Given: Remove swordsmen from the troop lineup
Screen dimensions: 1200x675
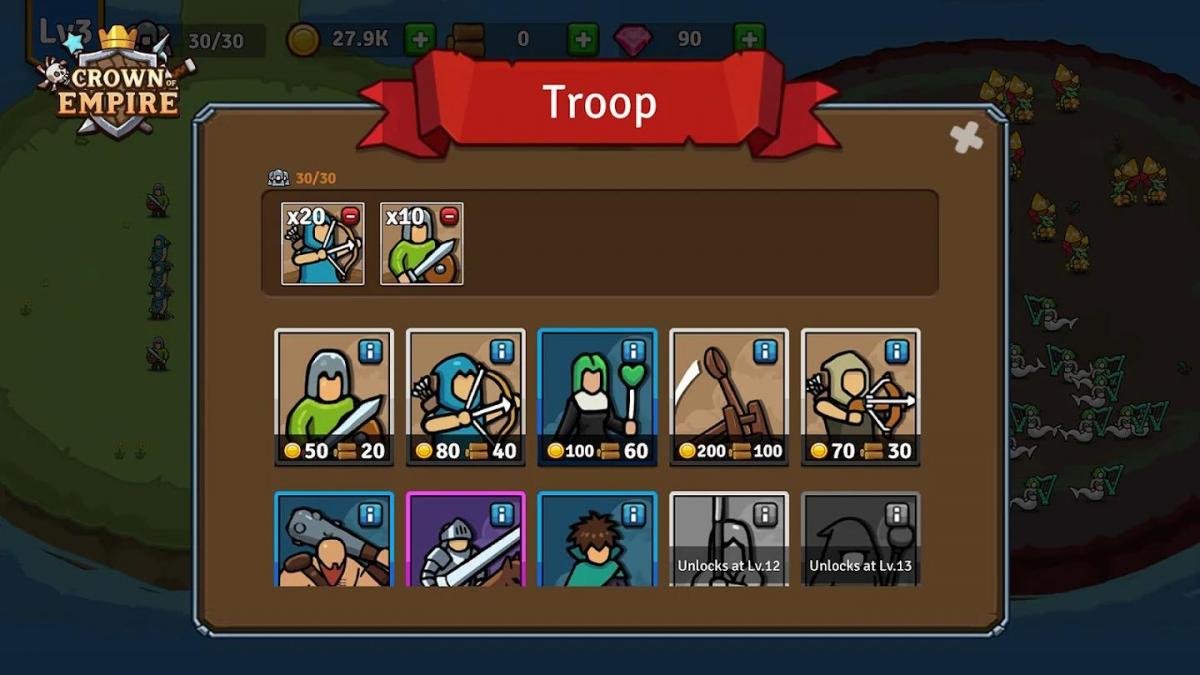Looking at the screenshot, I should [449, 216].
